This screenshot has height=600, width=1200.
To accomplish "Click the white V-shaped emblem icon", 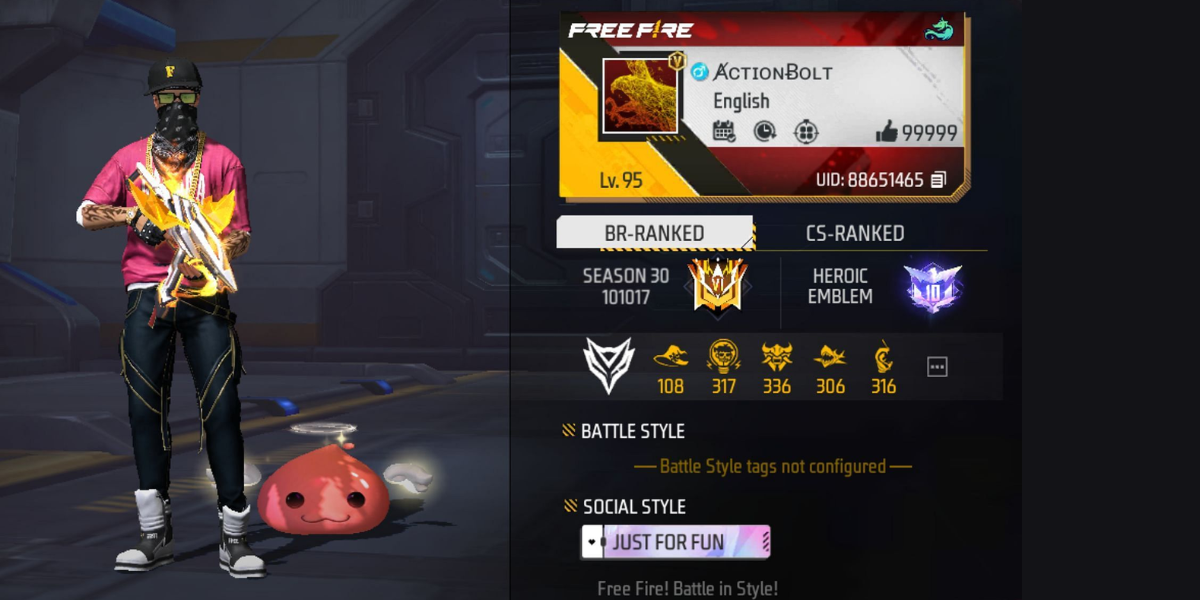I will tap(608, 365).
